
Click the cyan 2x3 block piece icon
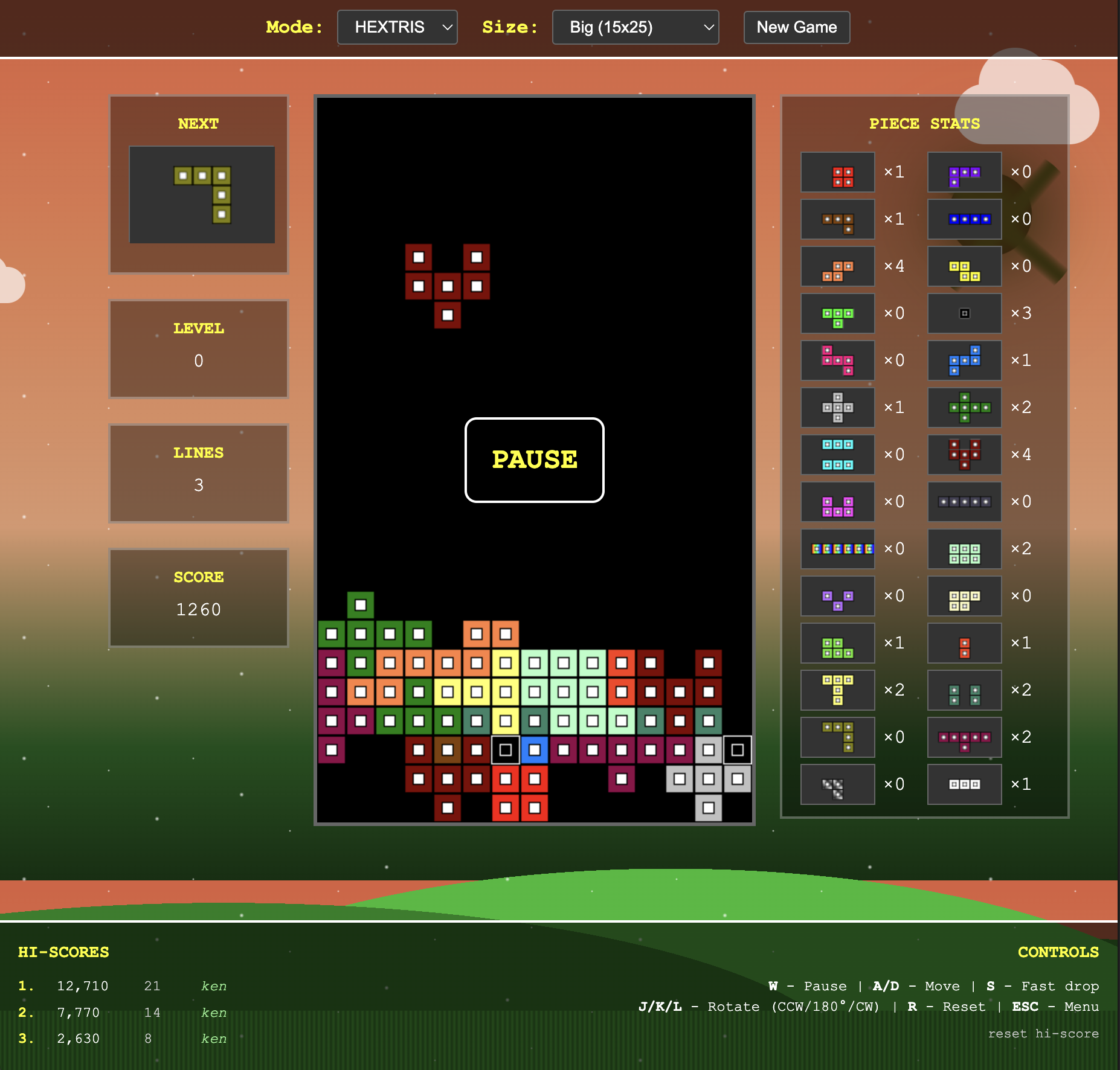pos(838,455)
